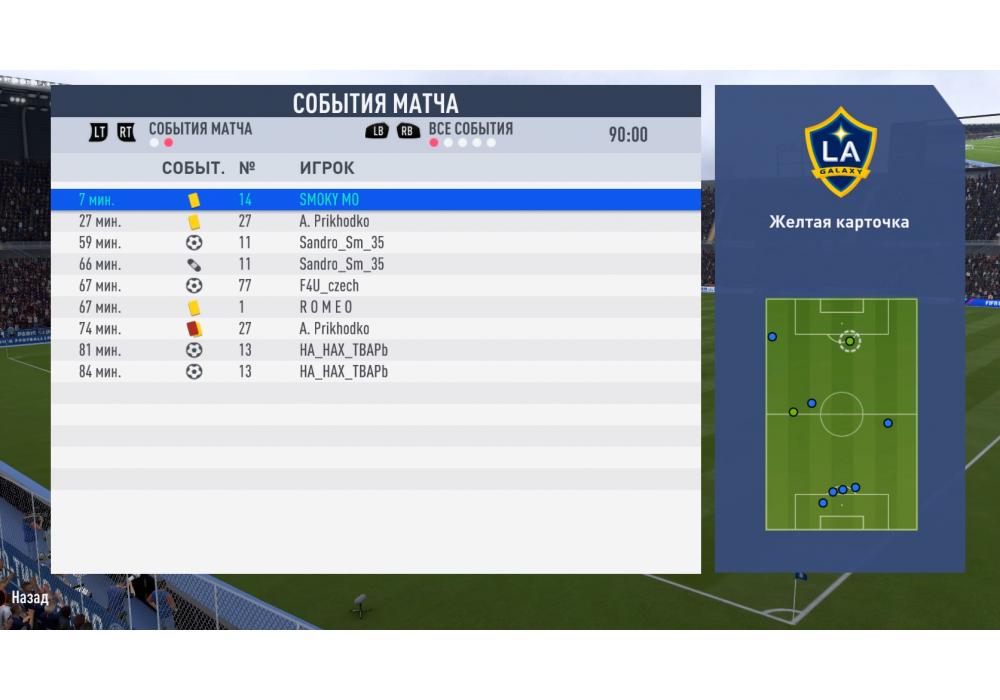
Task: Go back with the Назад option
Action: (x=30, y=597)
